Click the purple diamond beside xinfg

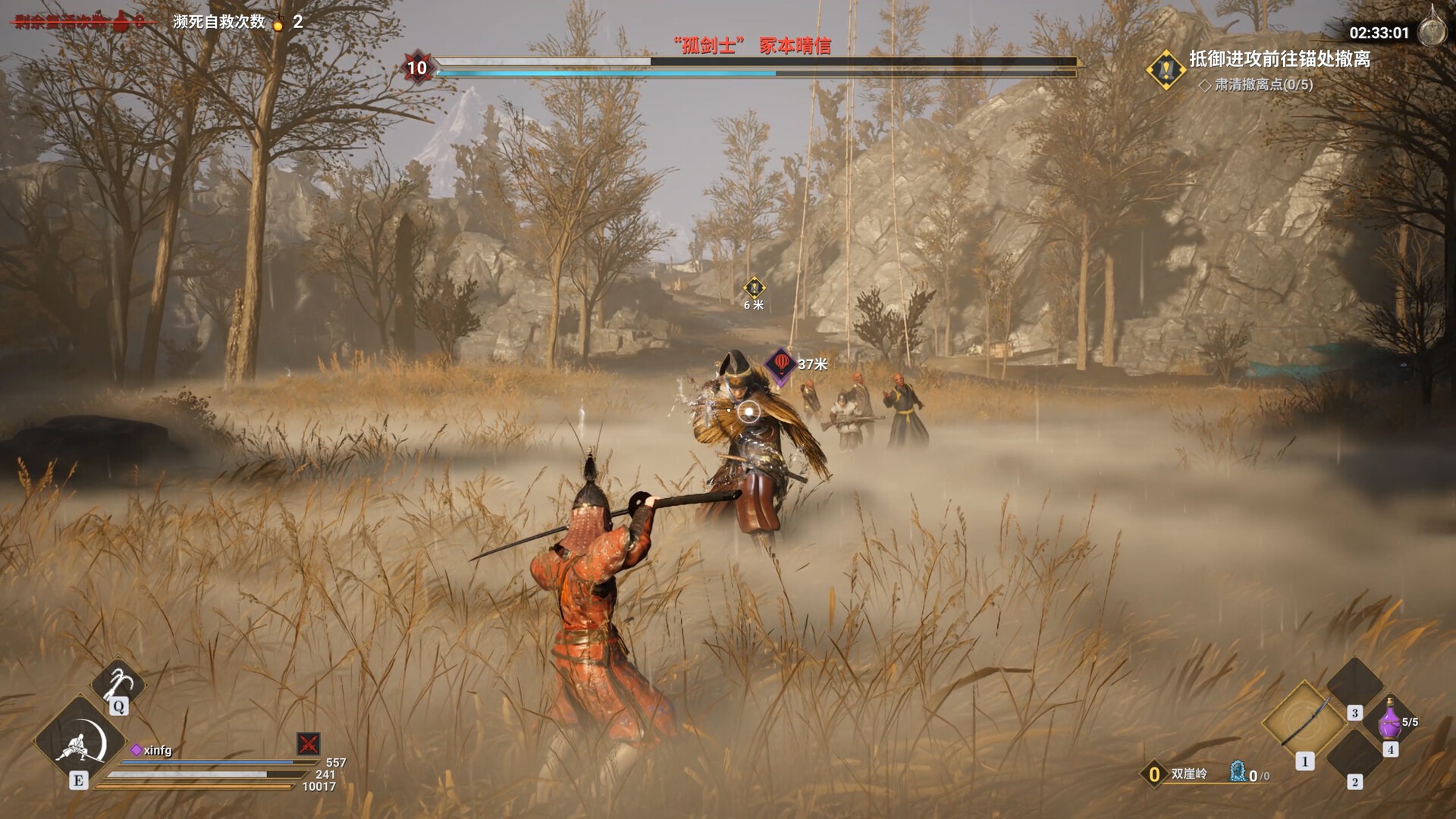[x=136, y=750]
